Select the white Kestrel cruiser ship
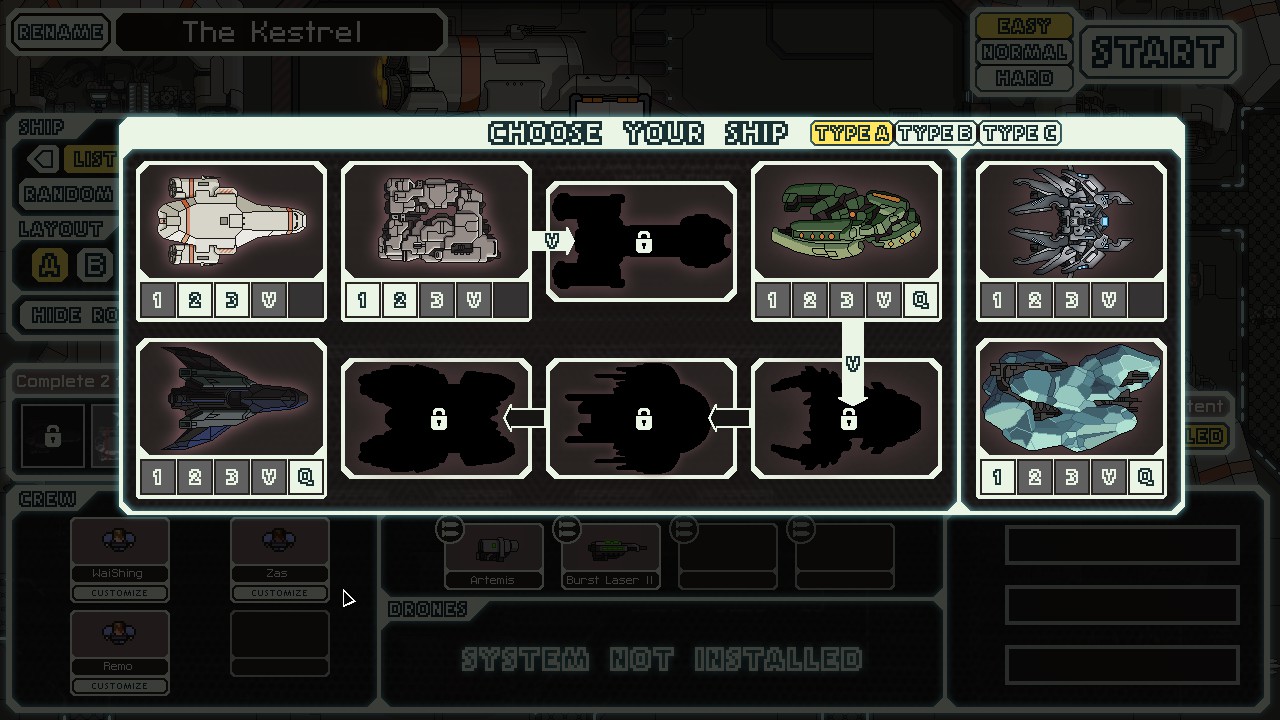 pyautogui.click(x=231, y=221)
